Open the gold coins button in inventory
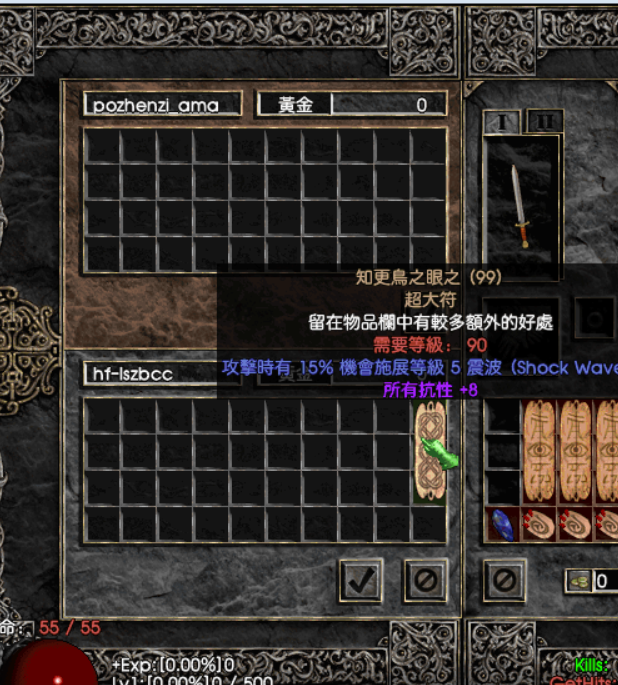This screenshot has width=618, height=685. (578, 580)
